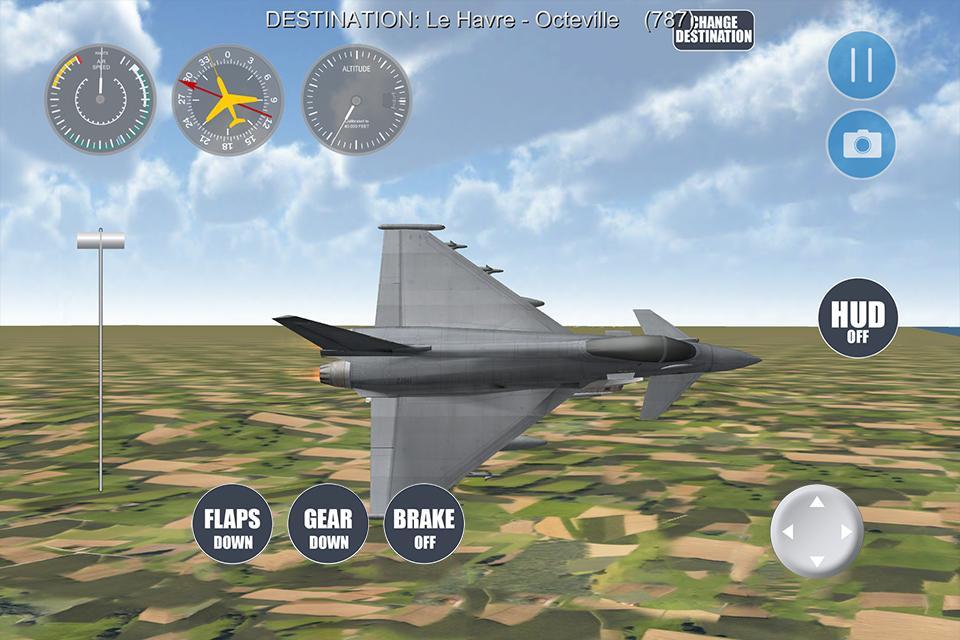Tap the directional view control pad
Viewport: 960px width, 640px height.
point(816,531)
